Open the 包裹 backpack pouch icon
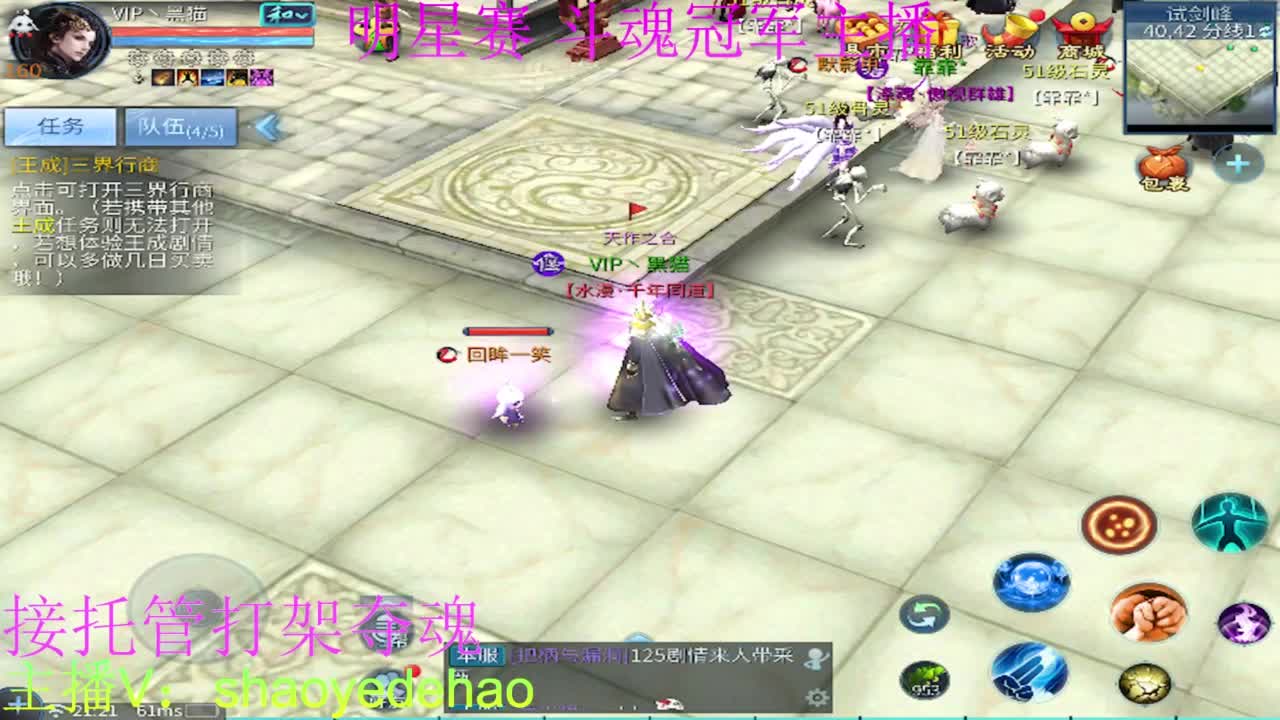Viewport: 1280px width, 720px height. coord(1160,163)
